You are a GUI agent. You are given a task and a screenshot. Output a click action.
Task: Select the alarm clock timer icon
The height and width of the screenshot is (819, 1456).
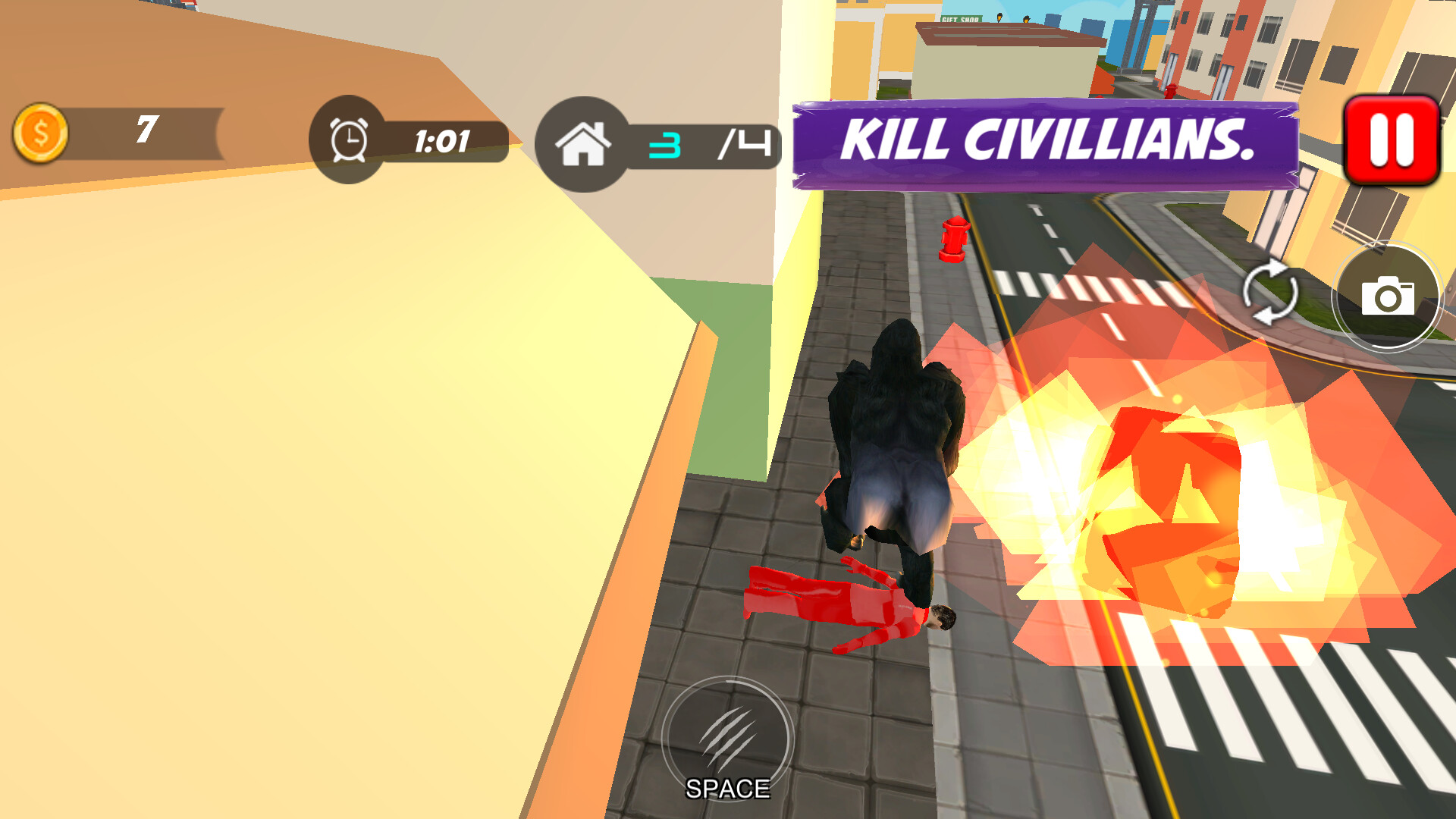click(x=347, y=140)
